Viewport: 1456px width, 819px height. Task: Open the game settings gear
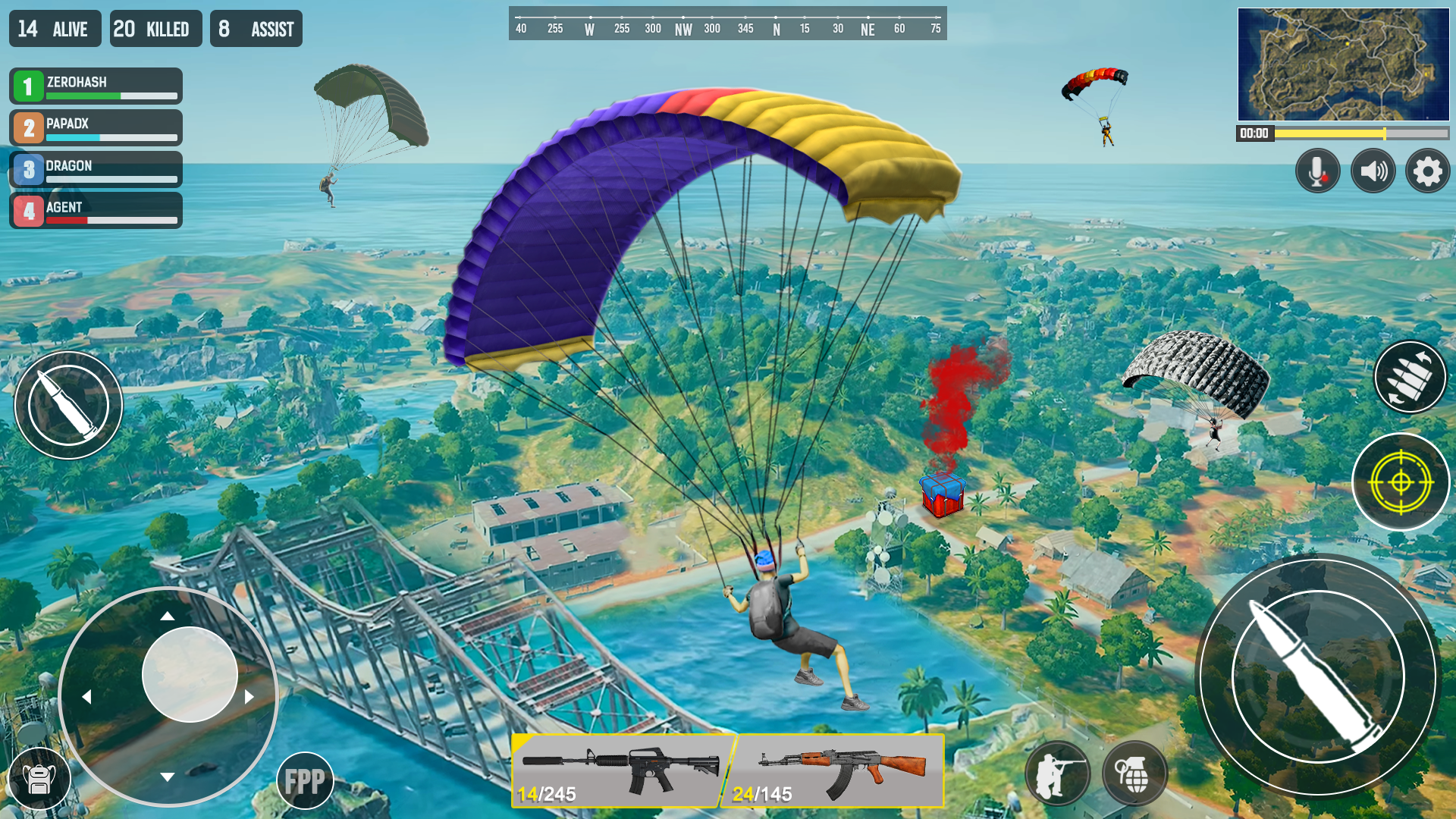[1428, 171]
